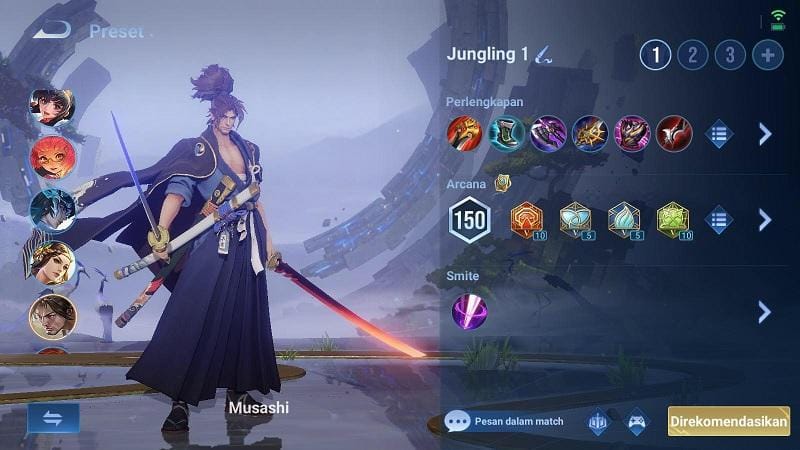
Task: Apply the Direkomendasikan preset
Action: [x=729, y=421]
